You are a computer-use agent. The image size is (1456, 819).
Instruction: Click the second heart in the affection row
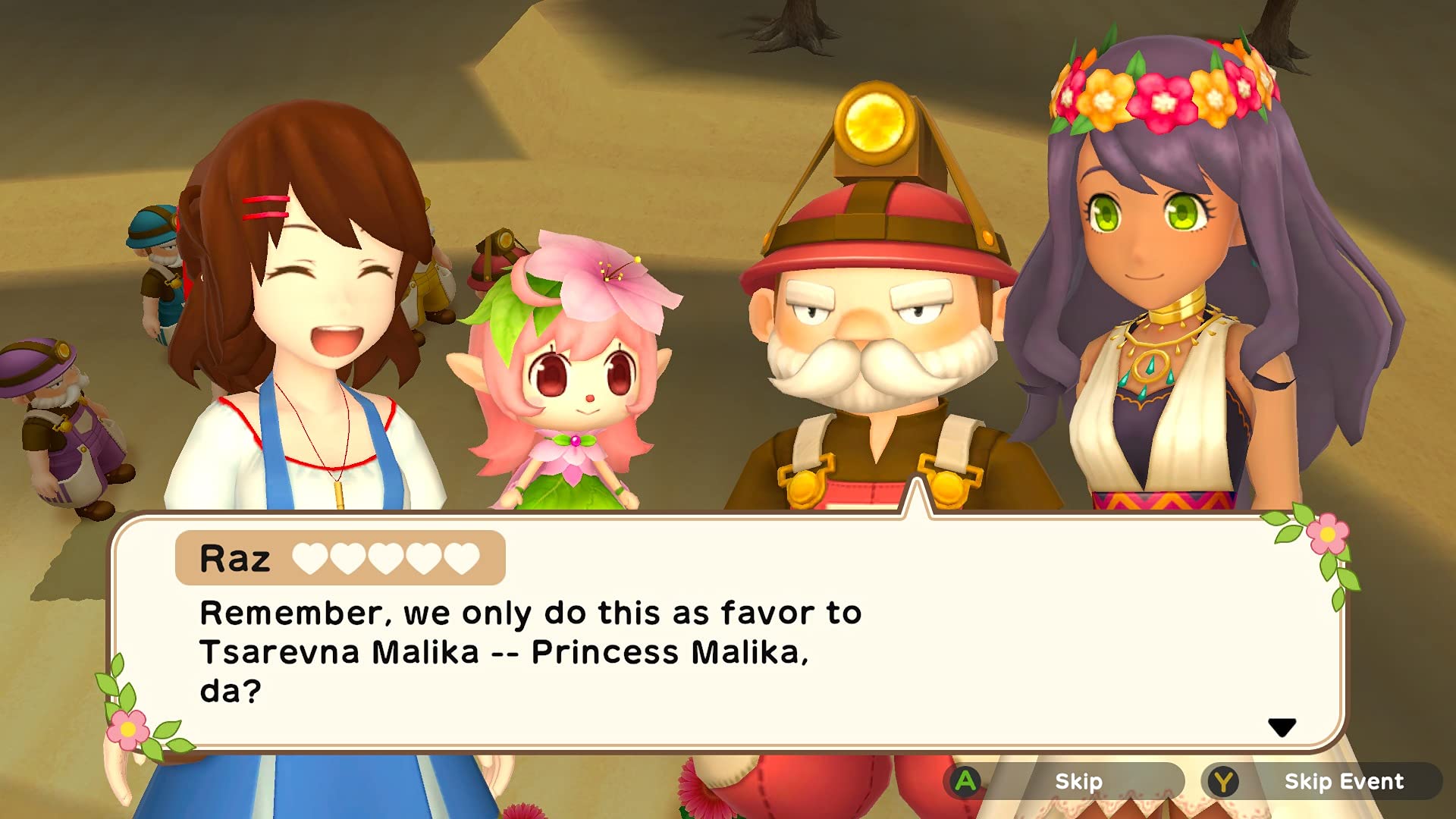pyautogui.click(x=347, y=558)
